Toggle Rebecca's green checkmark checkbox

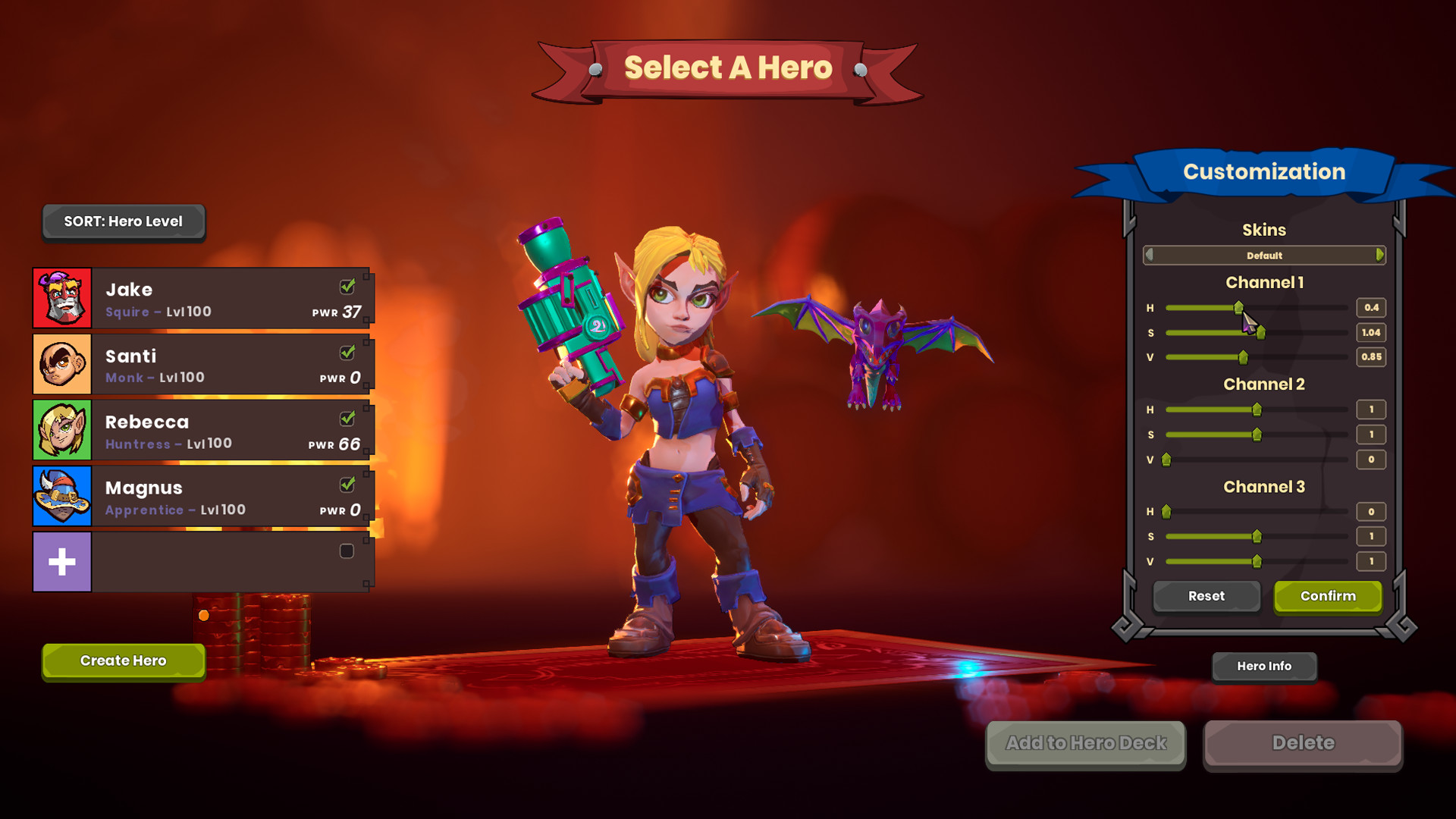pos(347,418)
